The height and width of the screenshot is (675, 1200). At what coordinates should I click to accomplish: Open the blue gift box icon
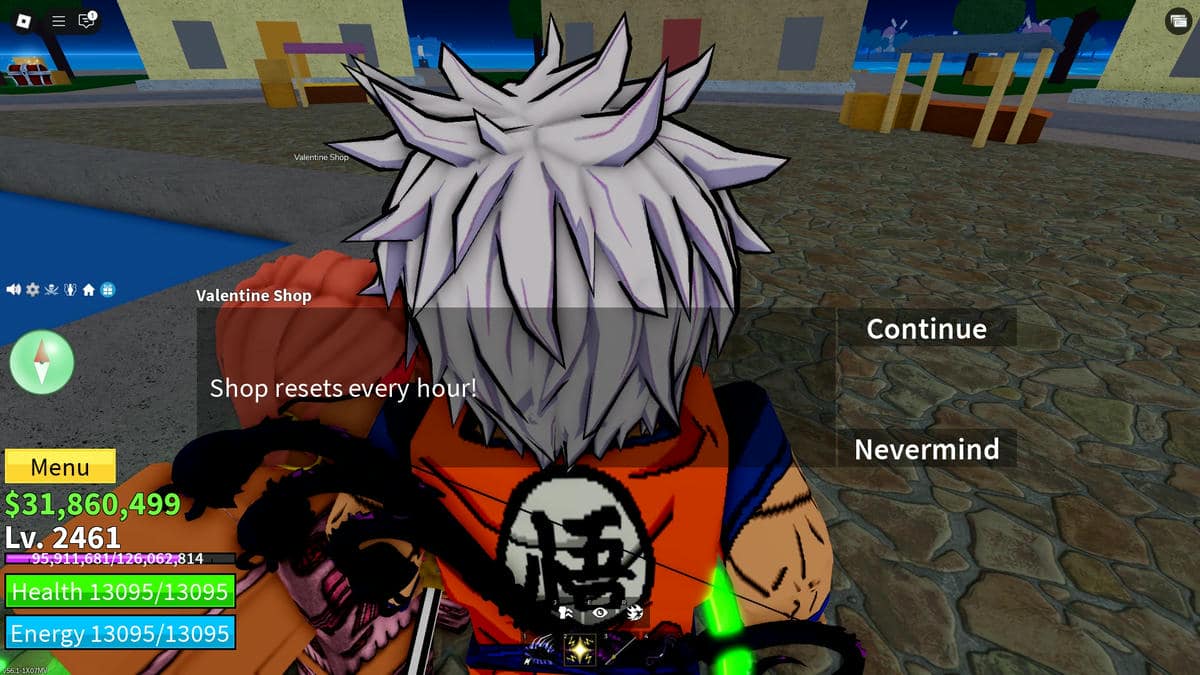click(108, 290)
